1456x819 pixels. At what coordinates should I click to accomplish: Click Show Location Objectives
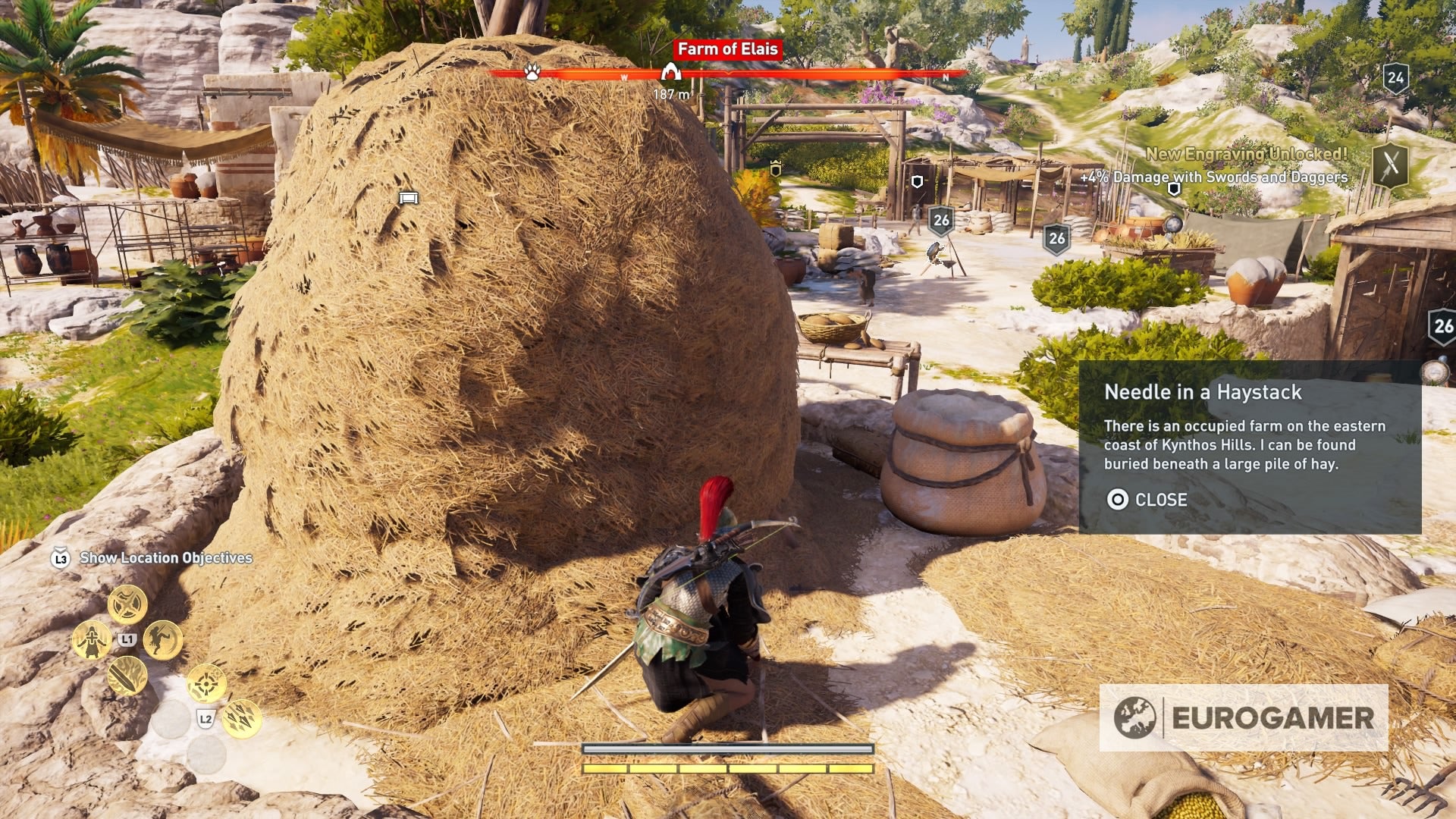(167, 557)
